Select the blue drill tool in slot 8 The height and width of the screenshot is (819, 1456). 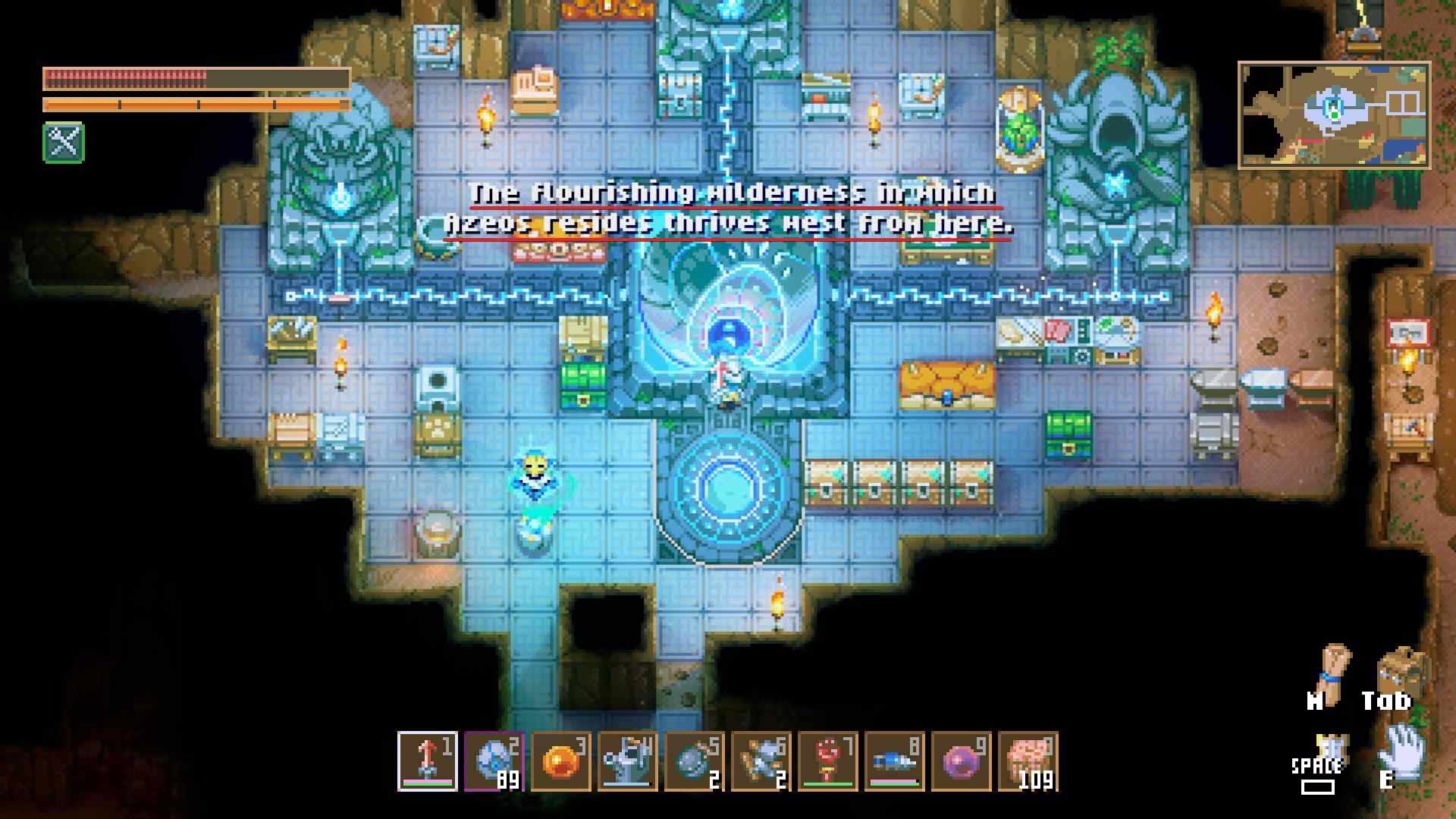click(894, 761)
